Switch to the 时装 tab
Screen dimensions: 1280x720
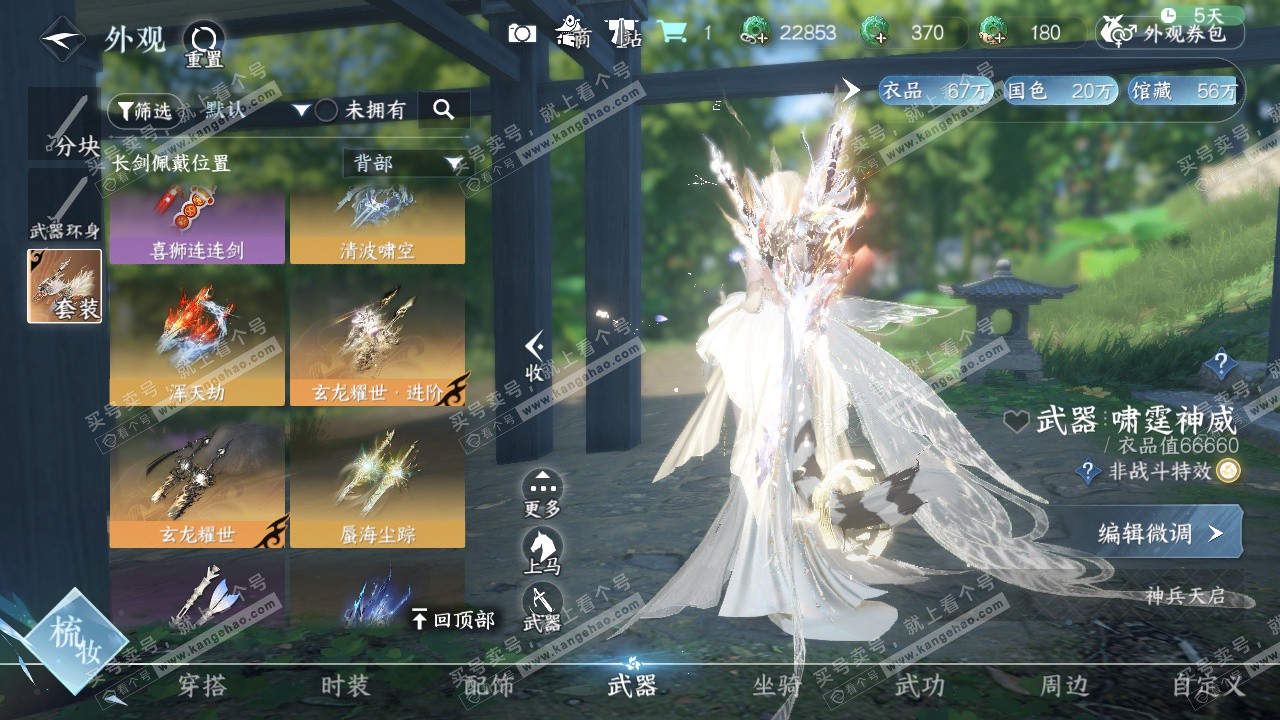345,686
